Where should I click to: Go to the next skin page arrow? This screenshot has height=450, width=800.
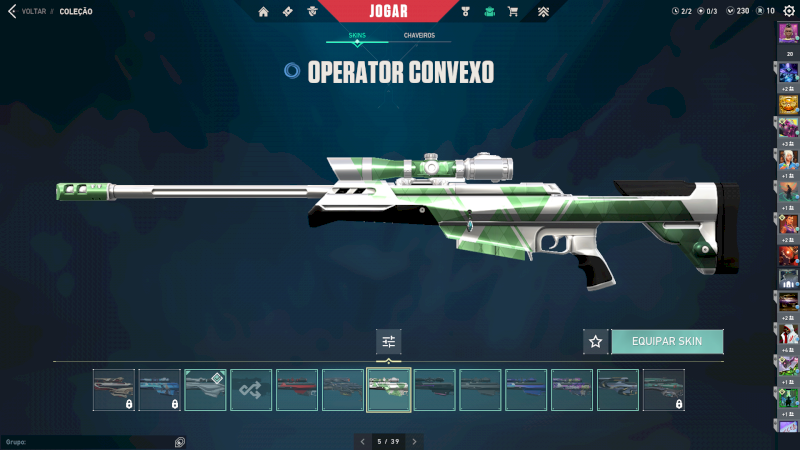click(x=414, y=441)
